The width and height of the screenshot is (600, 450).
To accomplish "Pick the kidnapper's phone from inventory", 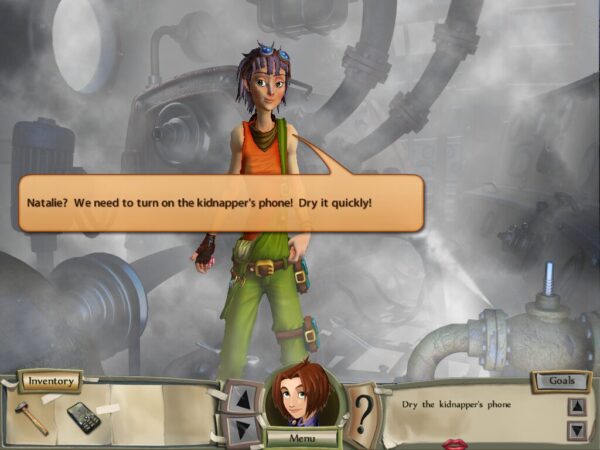I will click(83, 416).
